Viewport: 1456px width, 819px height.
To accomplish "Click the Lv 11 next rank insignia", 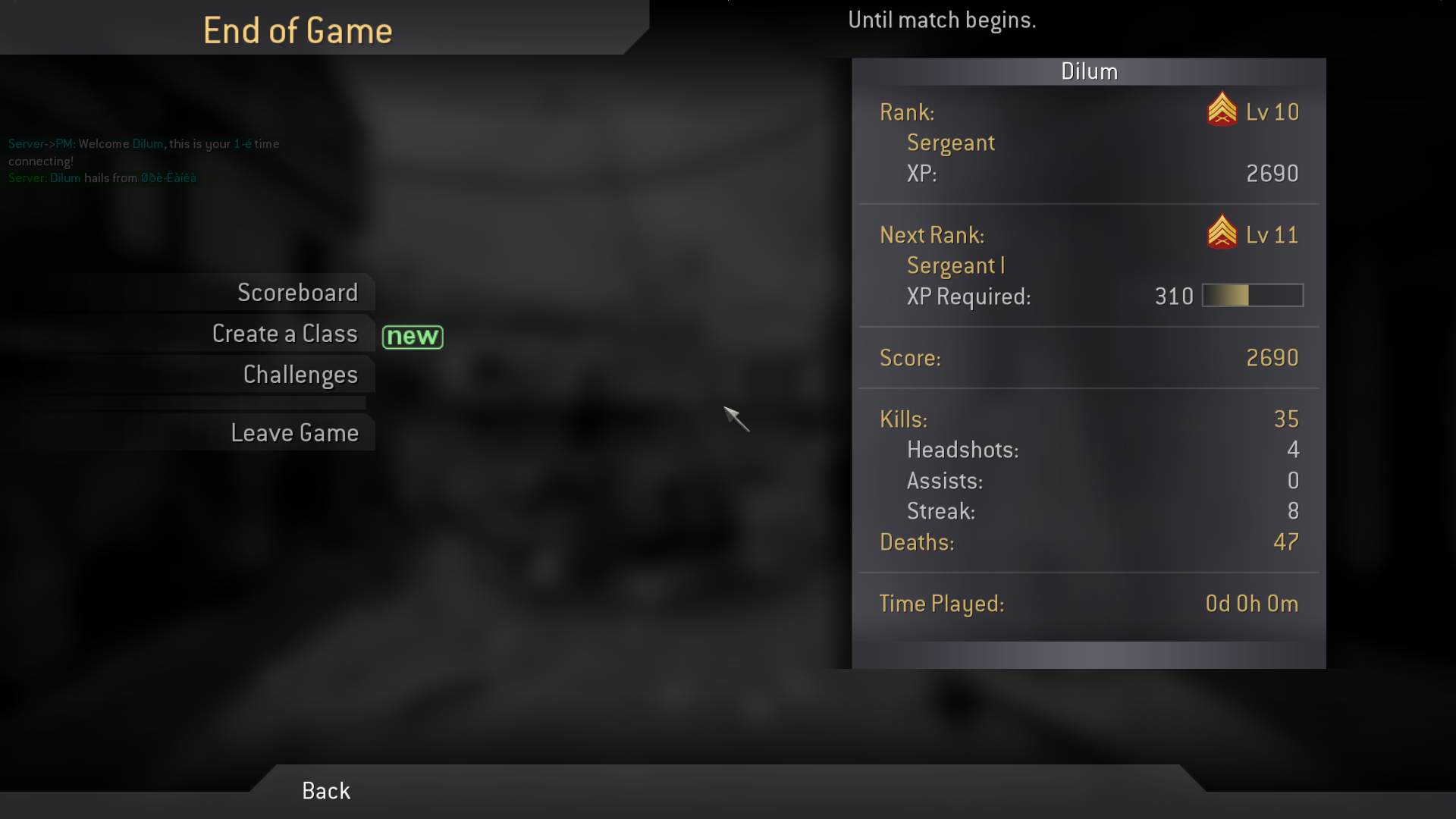I will (x=1221, y=234).
